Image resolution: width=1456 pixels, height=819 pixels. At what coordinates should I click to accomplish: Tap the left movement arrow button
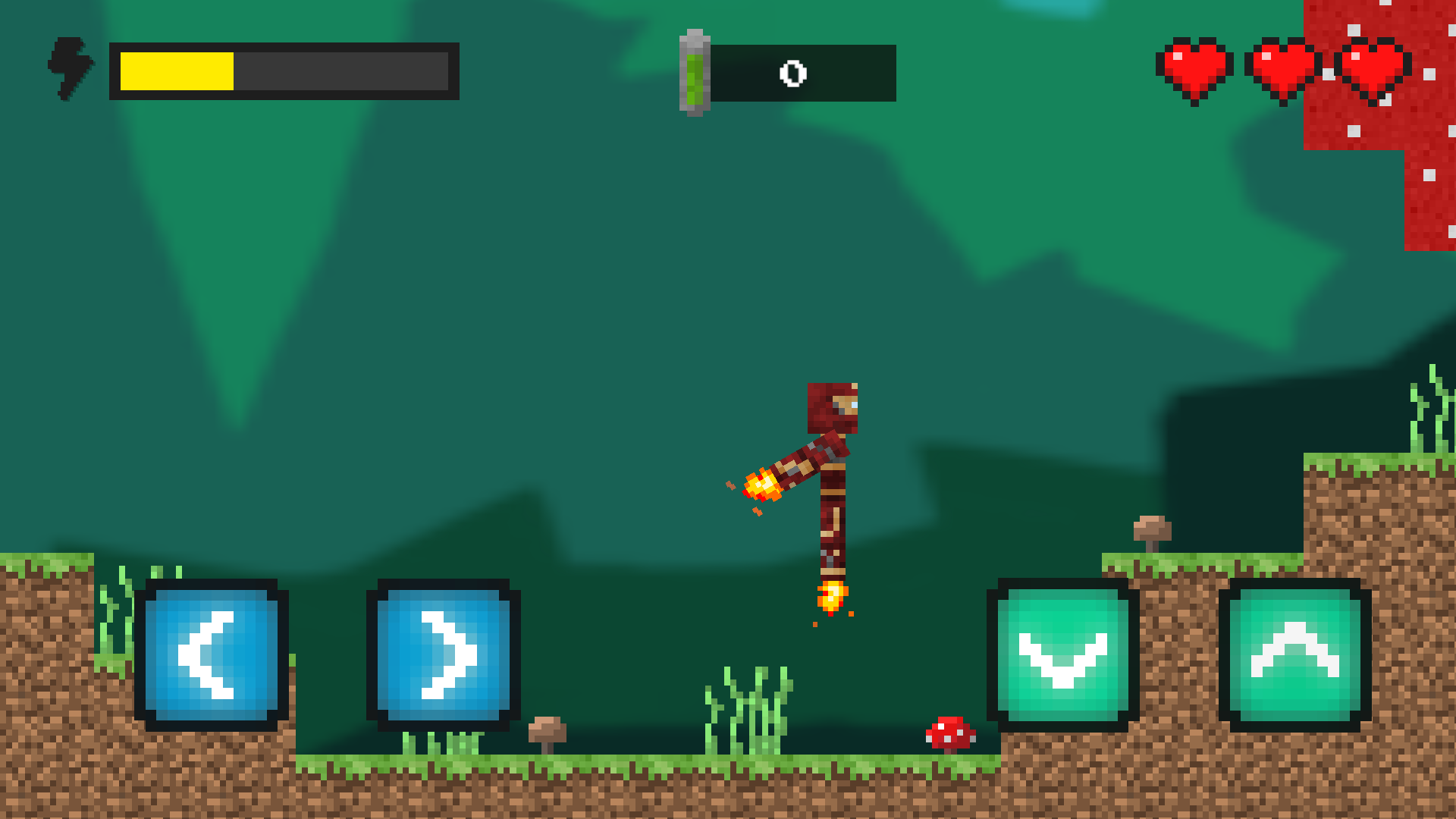pyautogui.click(x=211, y=654)
